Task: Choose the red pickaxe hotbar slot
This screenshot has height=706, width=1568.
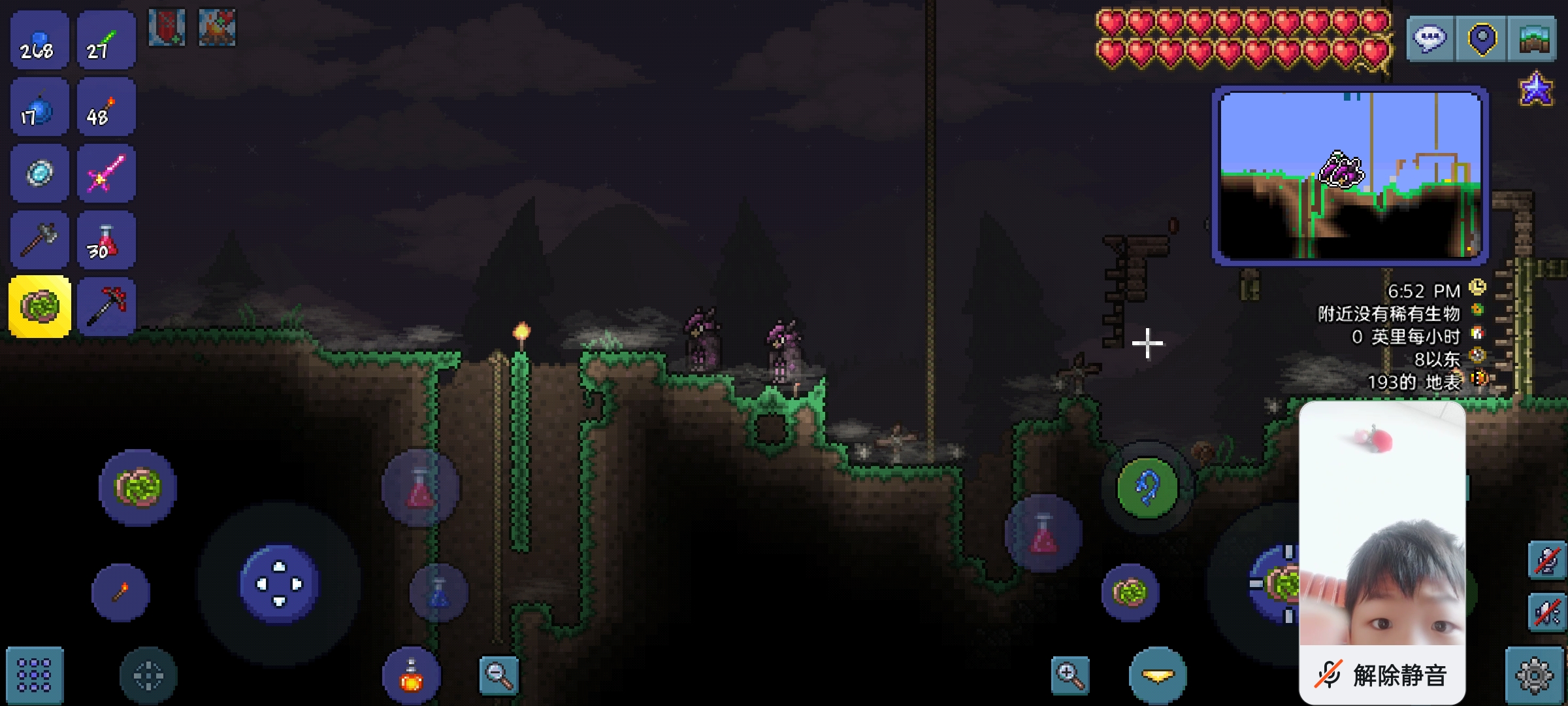Action: click(x=106, y=307)
